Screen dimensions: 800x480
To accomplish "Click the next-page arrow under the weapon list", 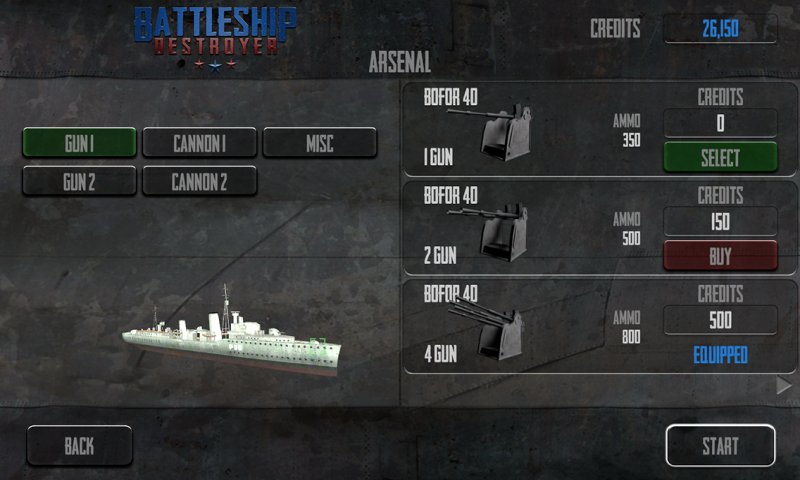I will click(784, 386).
